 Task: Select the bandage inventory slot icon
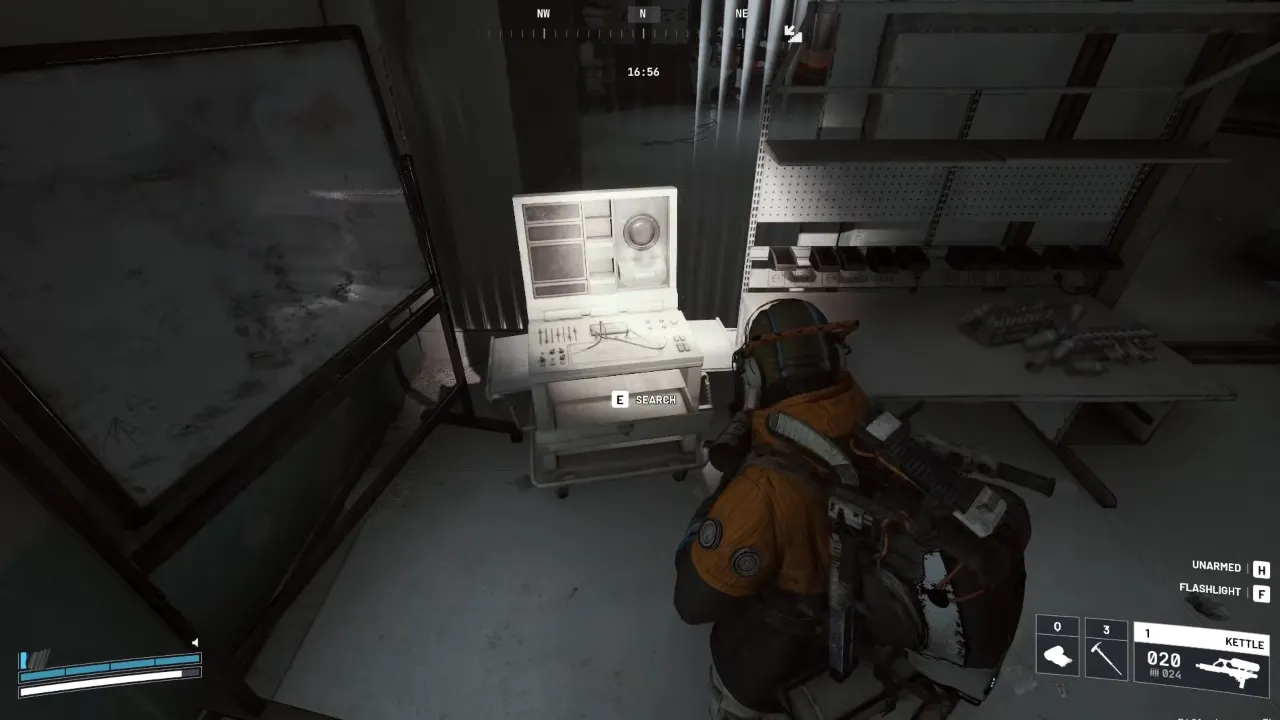(x=1057, y=655)
